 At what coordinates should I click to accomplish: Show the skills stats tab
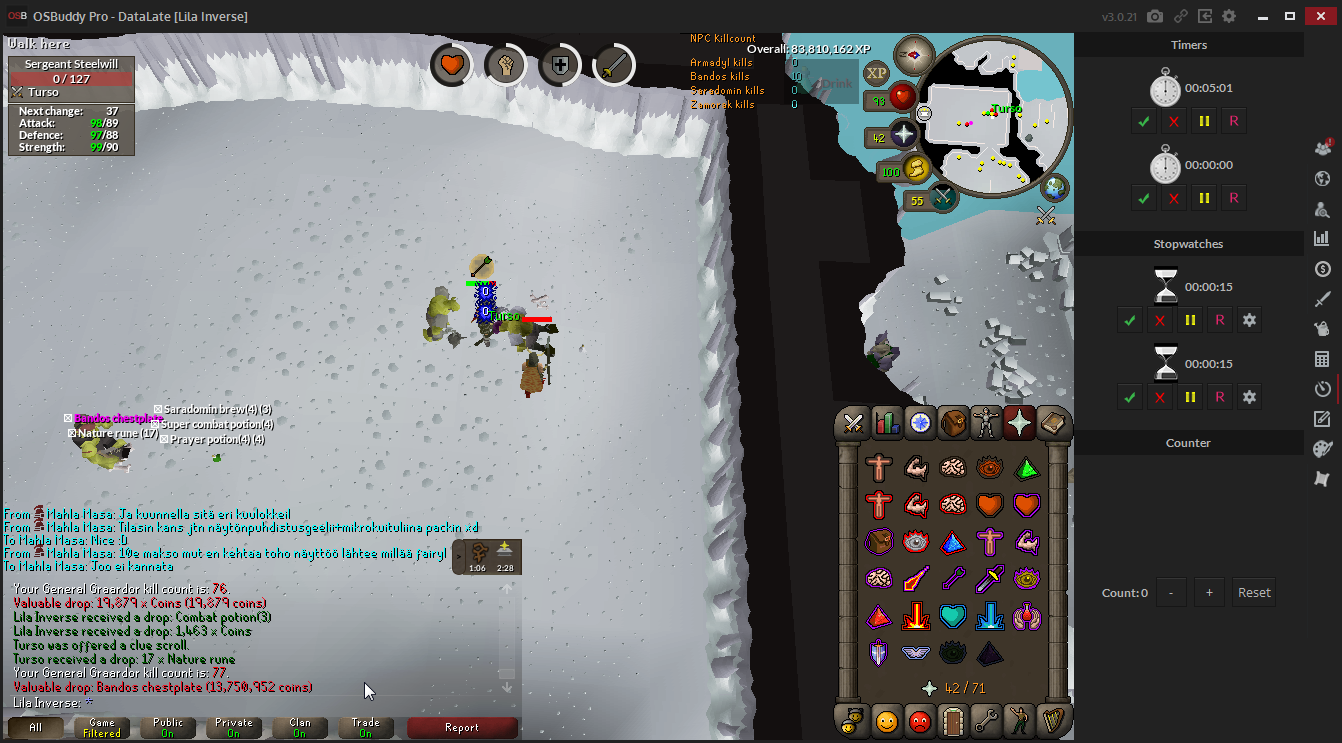[x=886, y=423]
